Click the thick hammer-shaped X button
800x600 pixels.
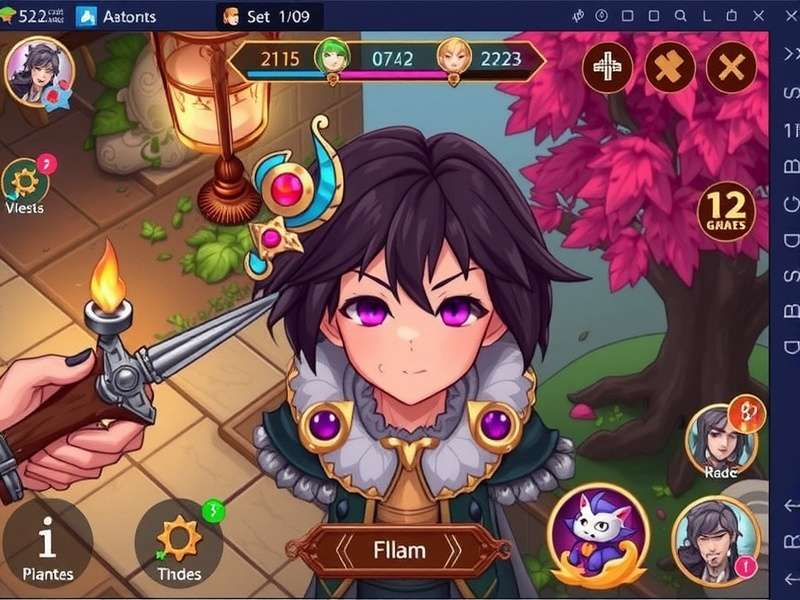coord(670,68)
